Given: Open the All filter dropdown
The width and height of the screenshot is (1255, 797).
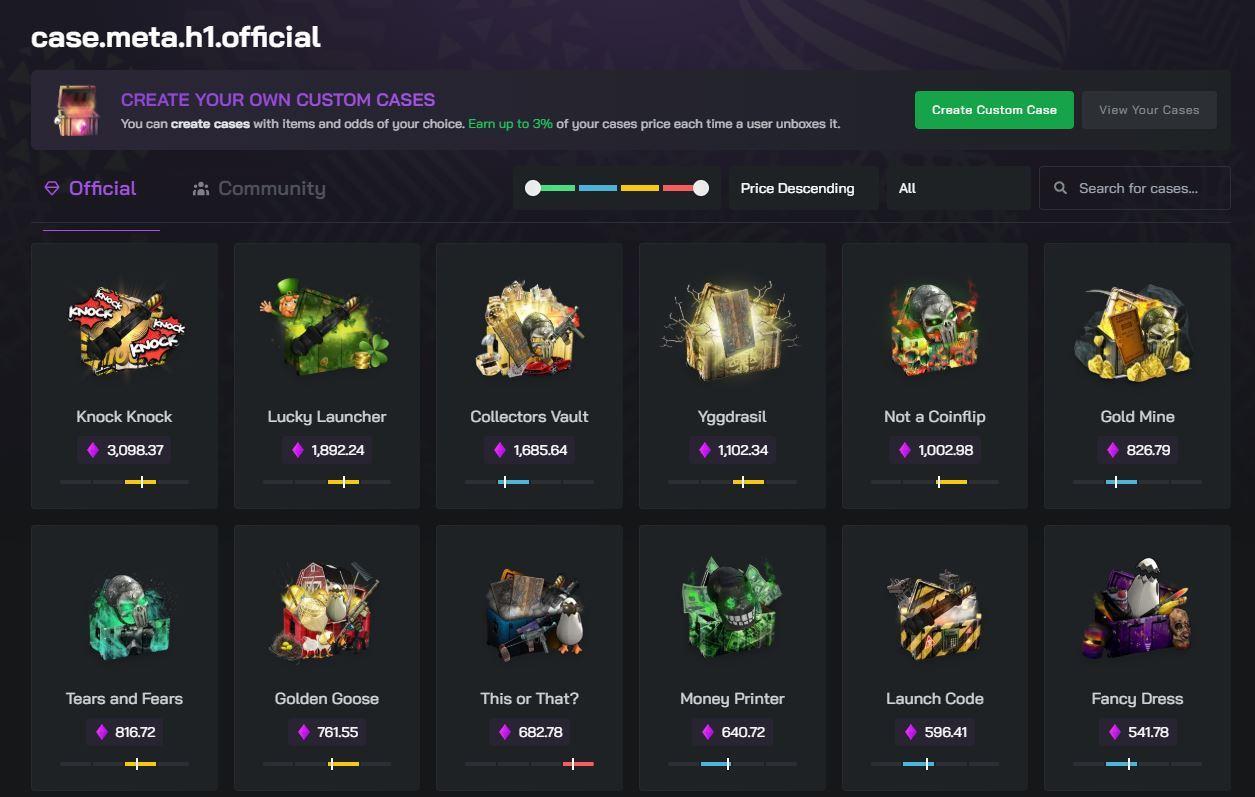Looking at the screenshot, I should (957, 188).
